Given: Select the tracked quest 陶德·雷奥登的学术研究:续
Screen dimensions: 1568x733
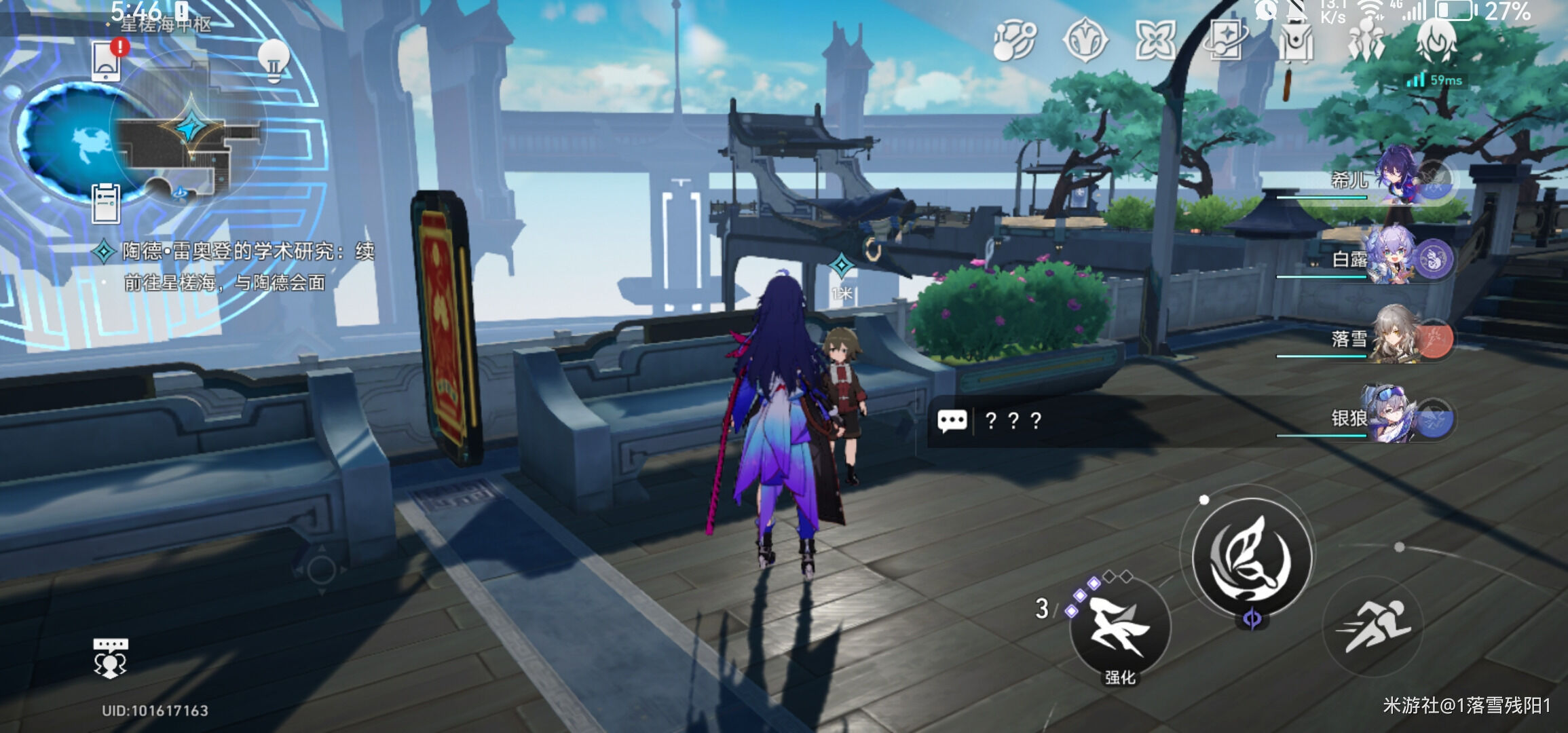Looking at the screenshot, I should (x=248, y=252).
